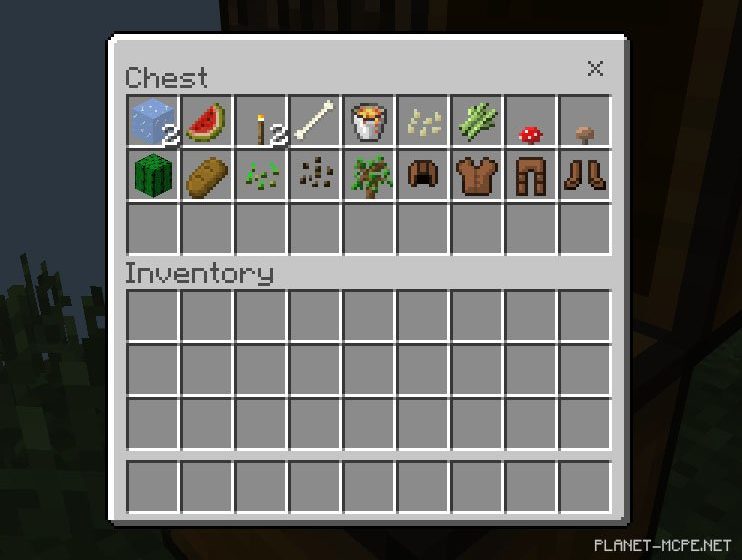
Task: Choose the leather pants slot
Action: pyautogui.click(x=531, y=176)
